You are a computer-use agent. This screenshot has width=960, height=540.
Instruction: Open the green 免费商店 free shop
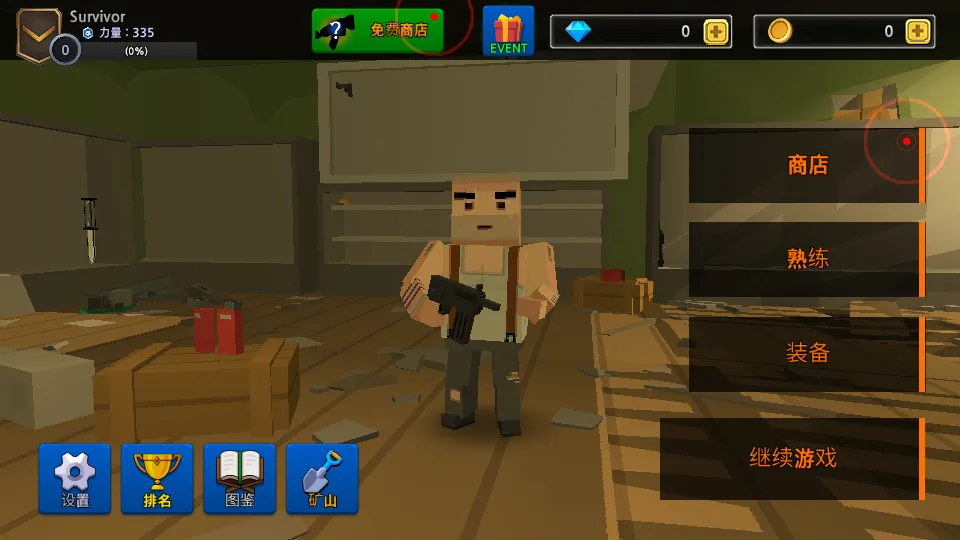pyautogui.click(x=377, y=31)
